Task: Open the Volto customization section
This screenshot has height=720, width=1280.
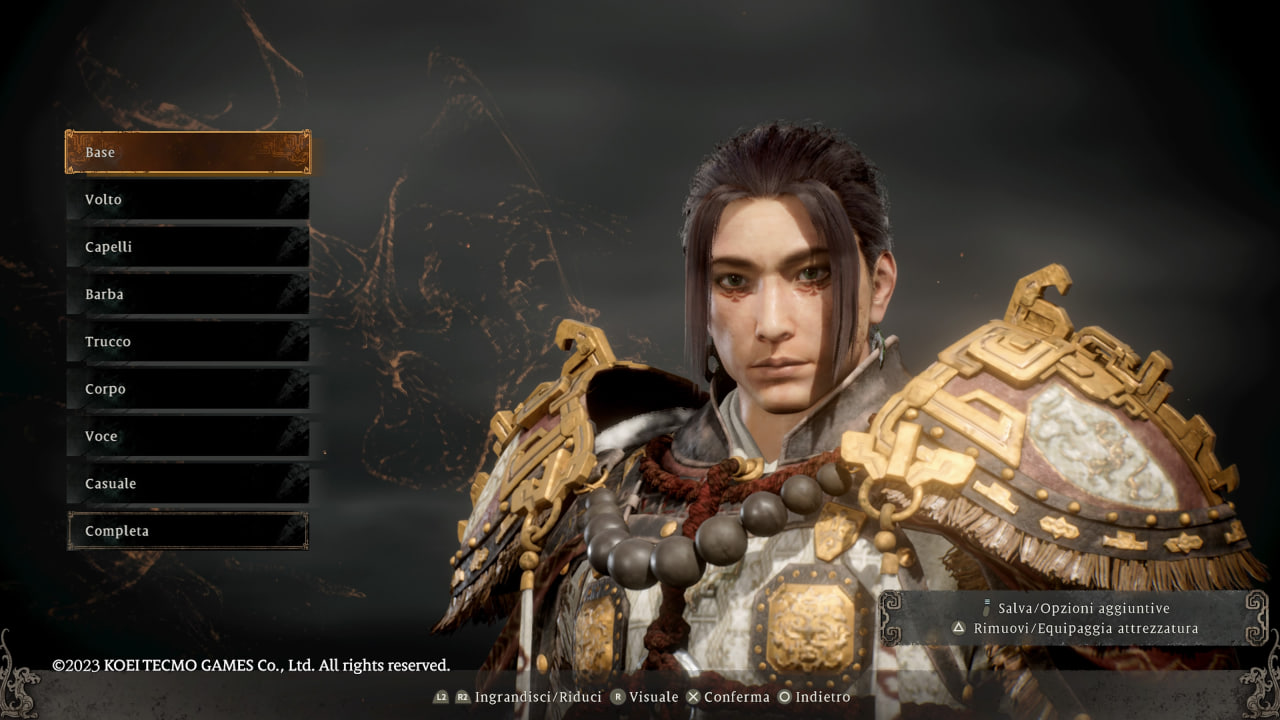Action: [x=188, y=199]
